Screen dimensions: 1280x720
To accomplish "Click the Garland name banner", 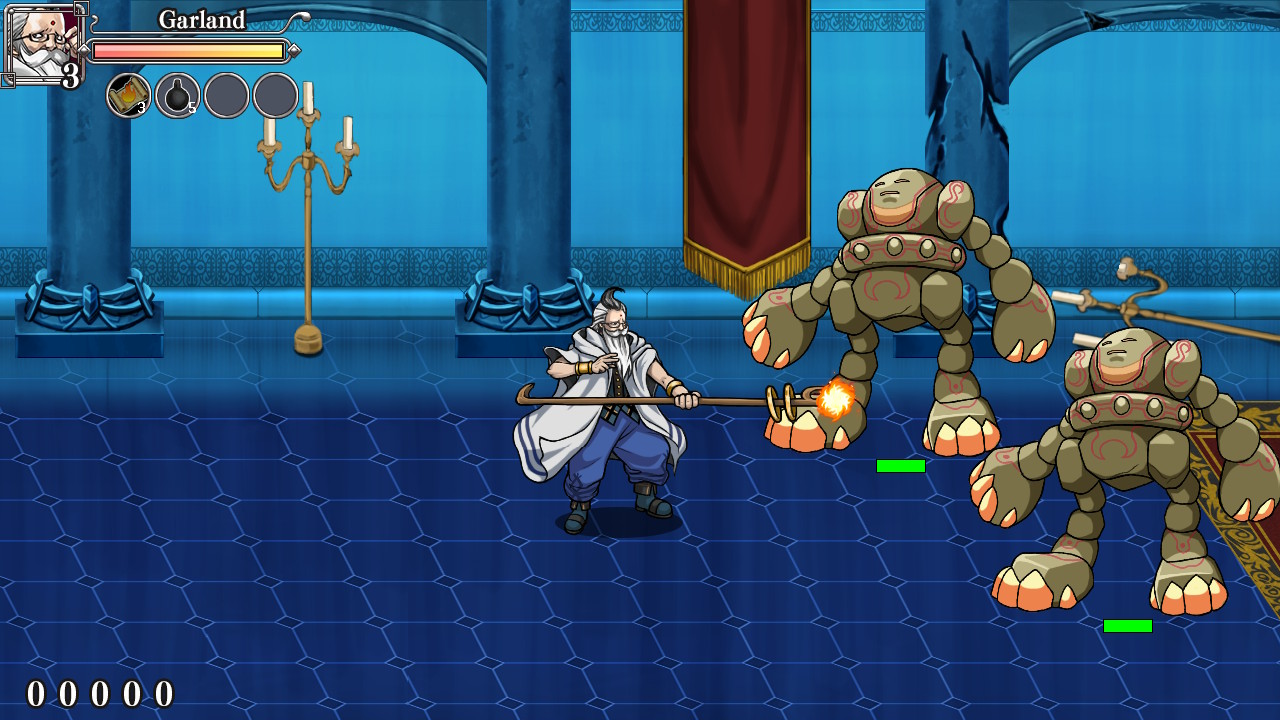I will click(x=200, y=19).
